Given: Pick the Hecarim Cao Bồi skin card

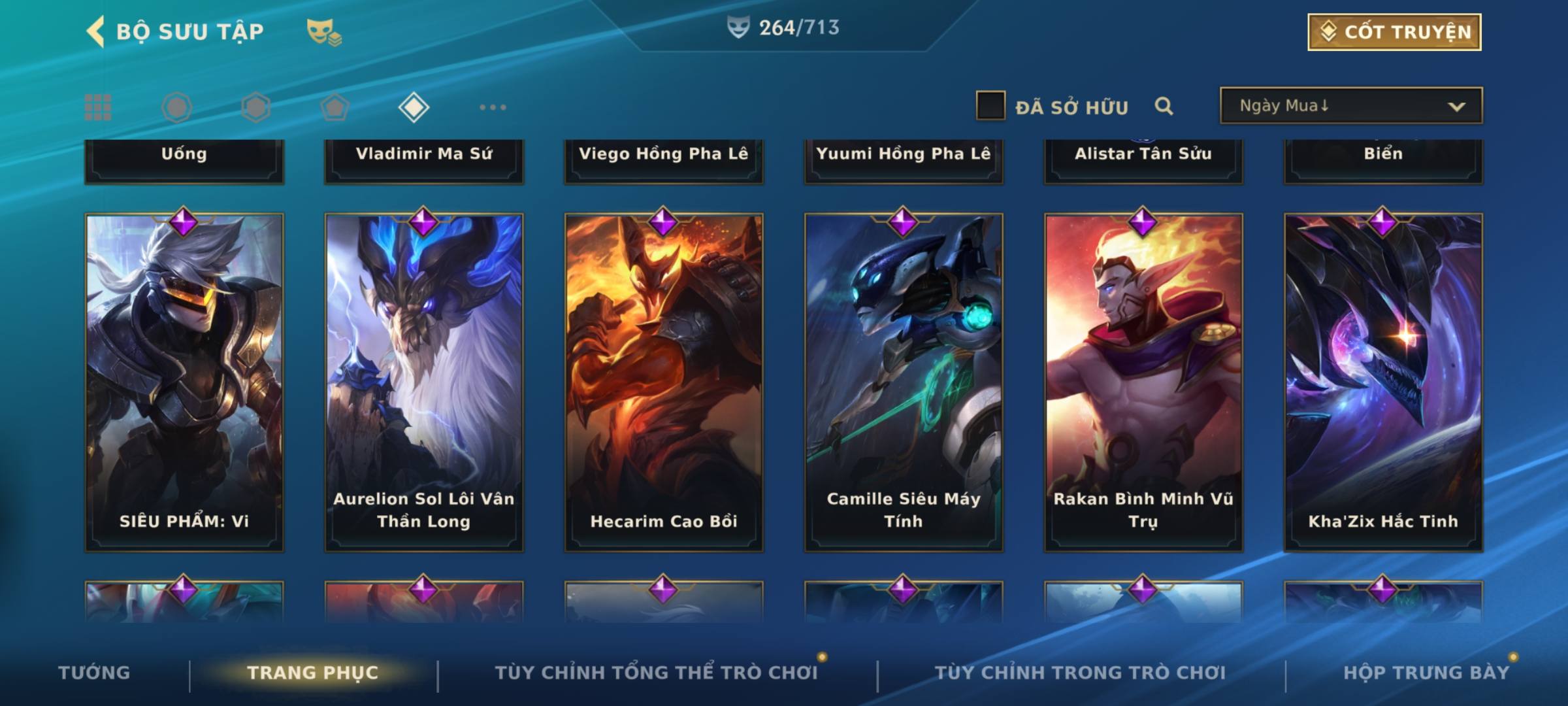Looking at the screenshot, I should point(664,382).
